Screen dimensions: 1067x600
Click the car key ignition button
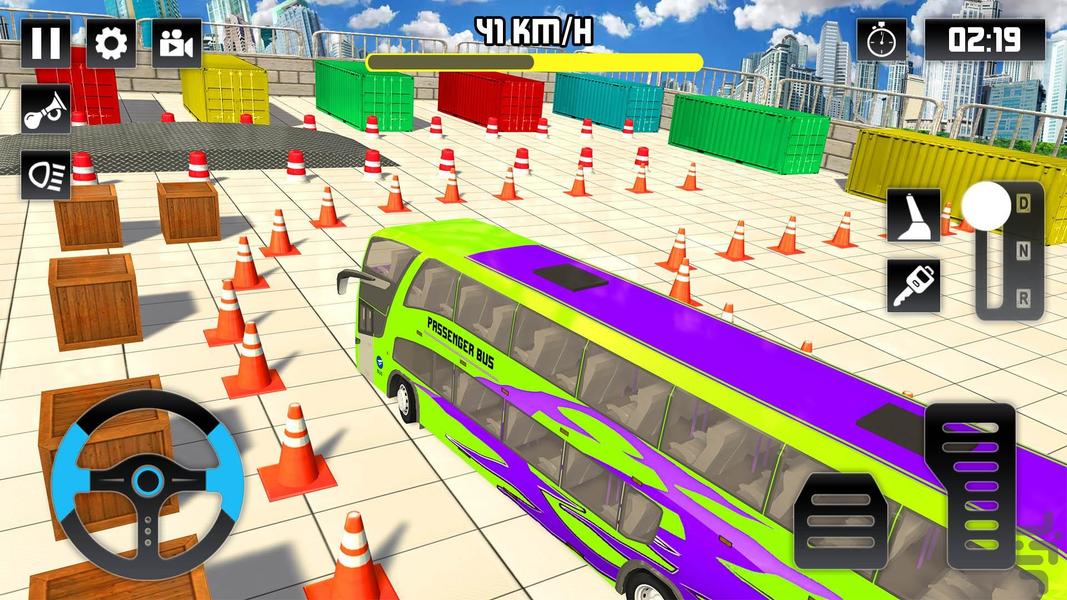pyautogui.click(x=913, y=285)
